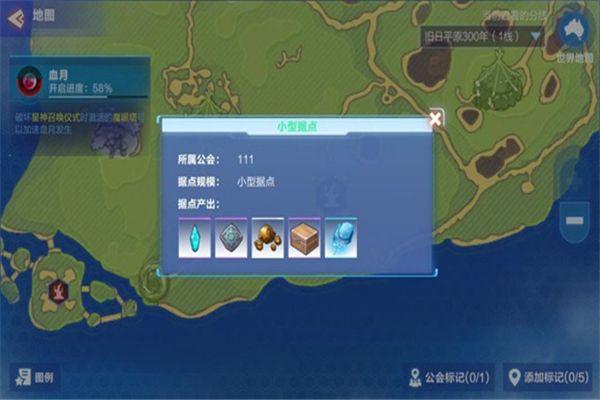Select the orange ore cluster reward
Screen dimensions: 600x400
click(x=268, y=237)
